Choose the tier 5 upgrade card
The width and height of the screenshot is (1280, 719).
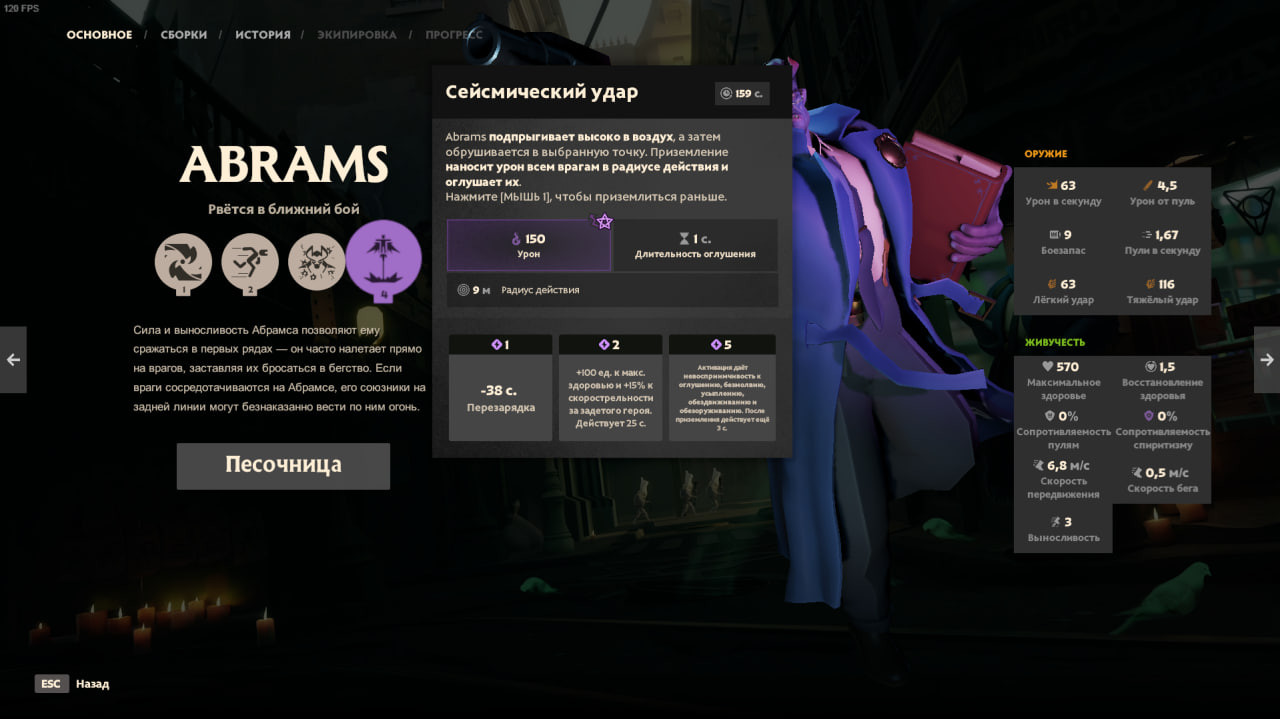722,388
